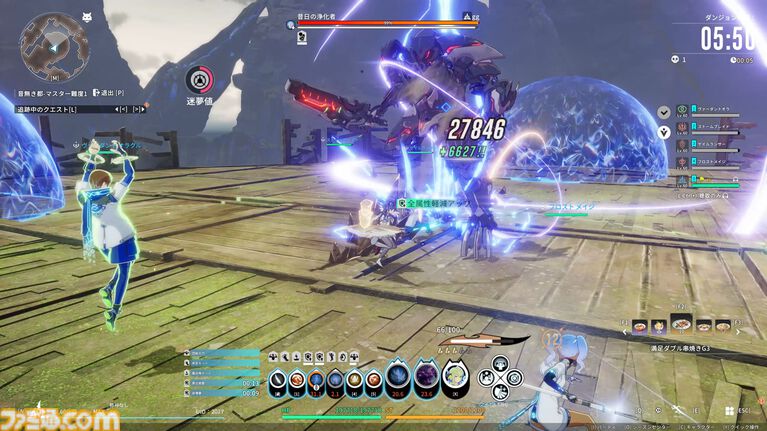Open the circular minimap

[54, 47]
